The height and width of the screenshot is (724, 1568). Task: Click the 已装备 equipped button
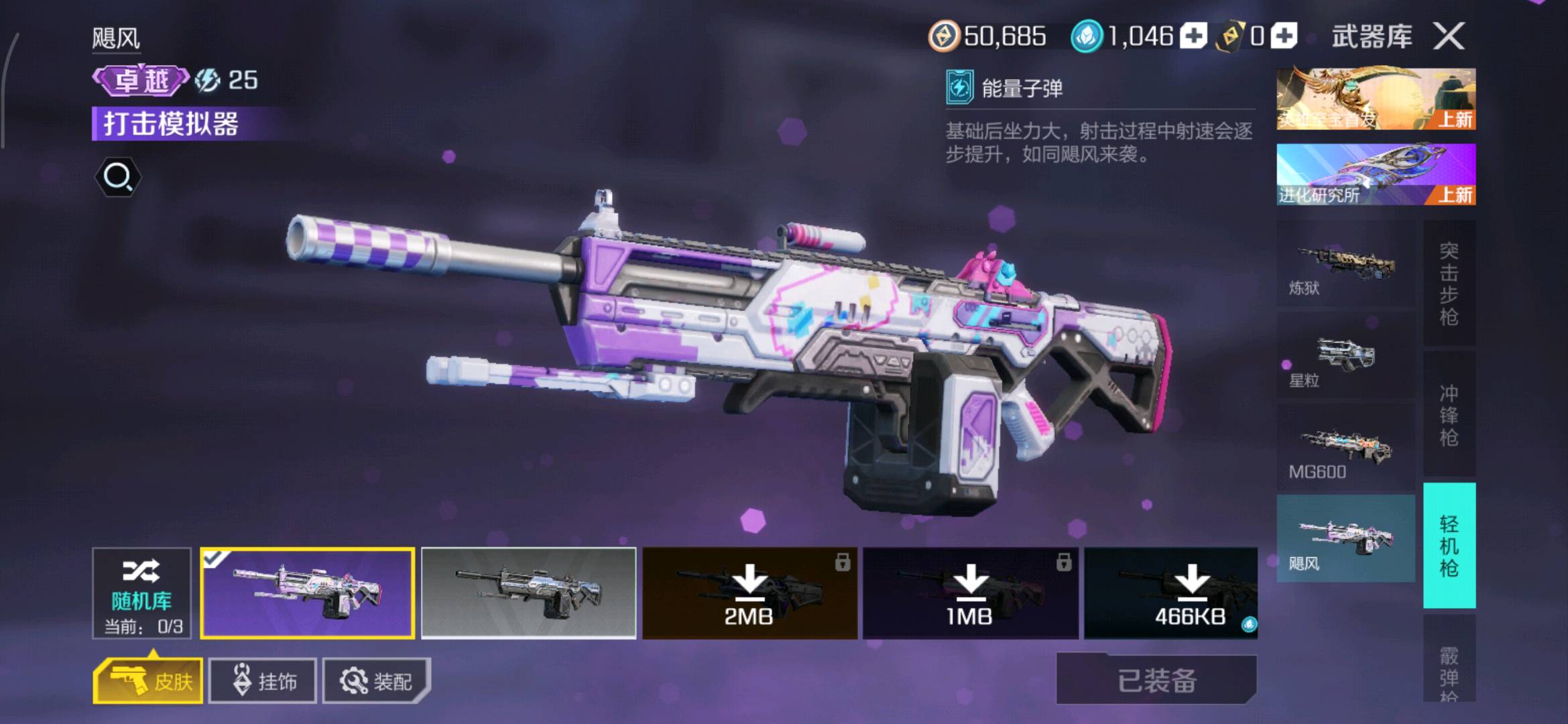coord(1156,680)
